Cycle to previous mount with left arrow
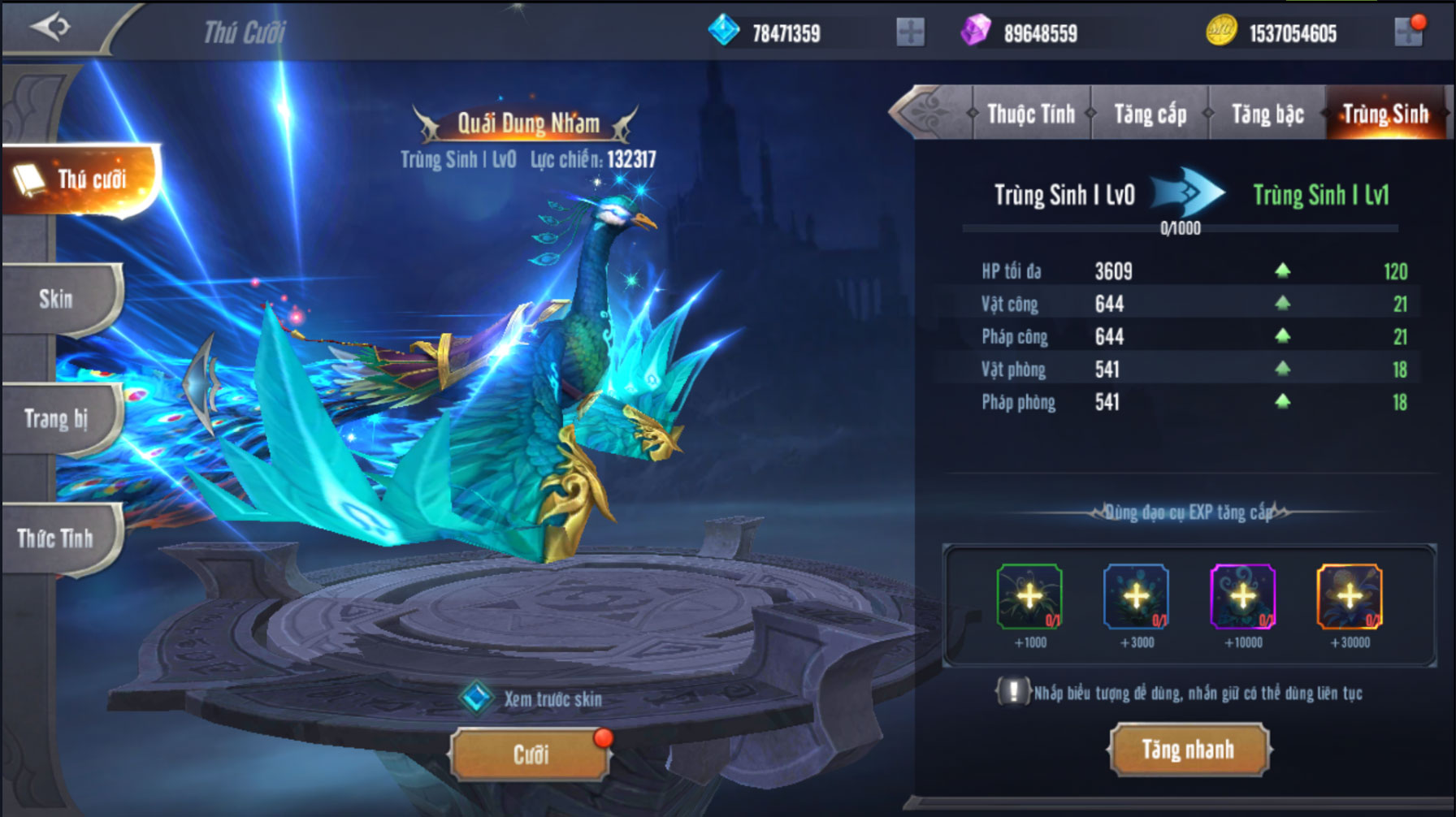The height and width of the screenshot is (817, 1456). coord(201,382)
